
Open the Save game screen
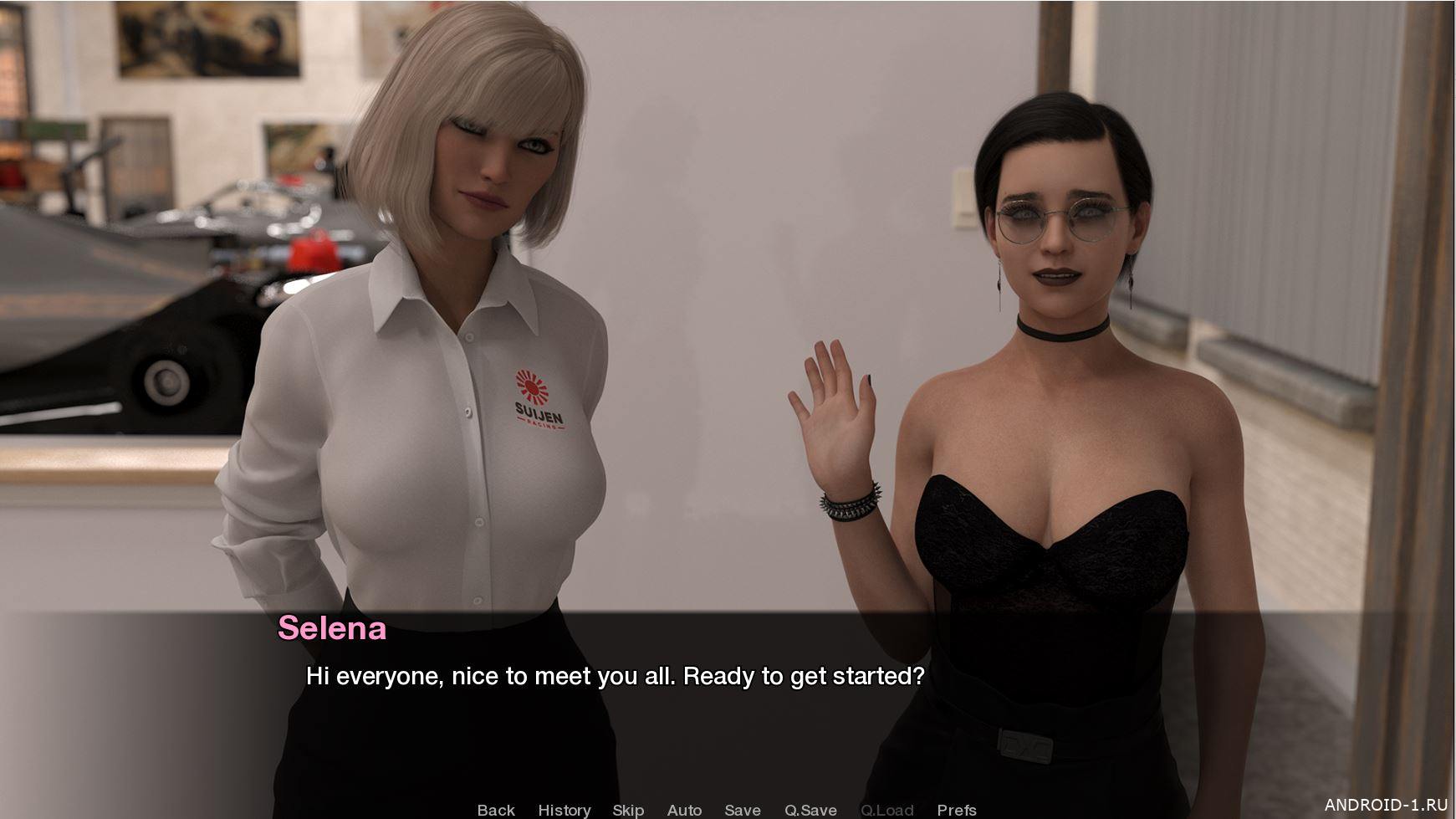(743, 810)
